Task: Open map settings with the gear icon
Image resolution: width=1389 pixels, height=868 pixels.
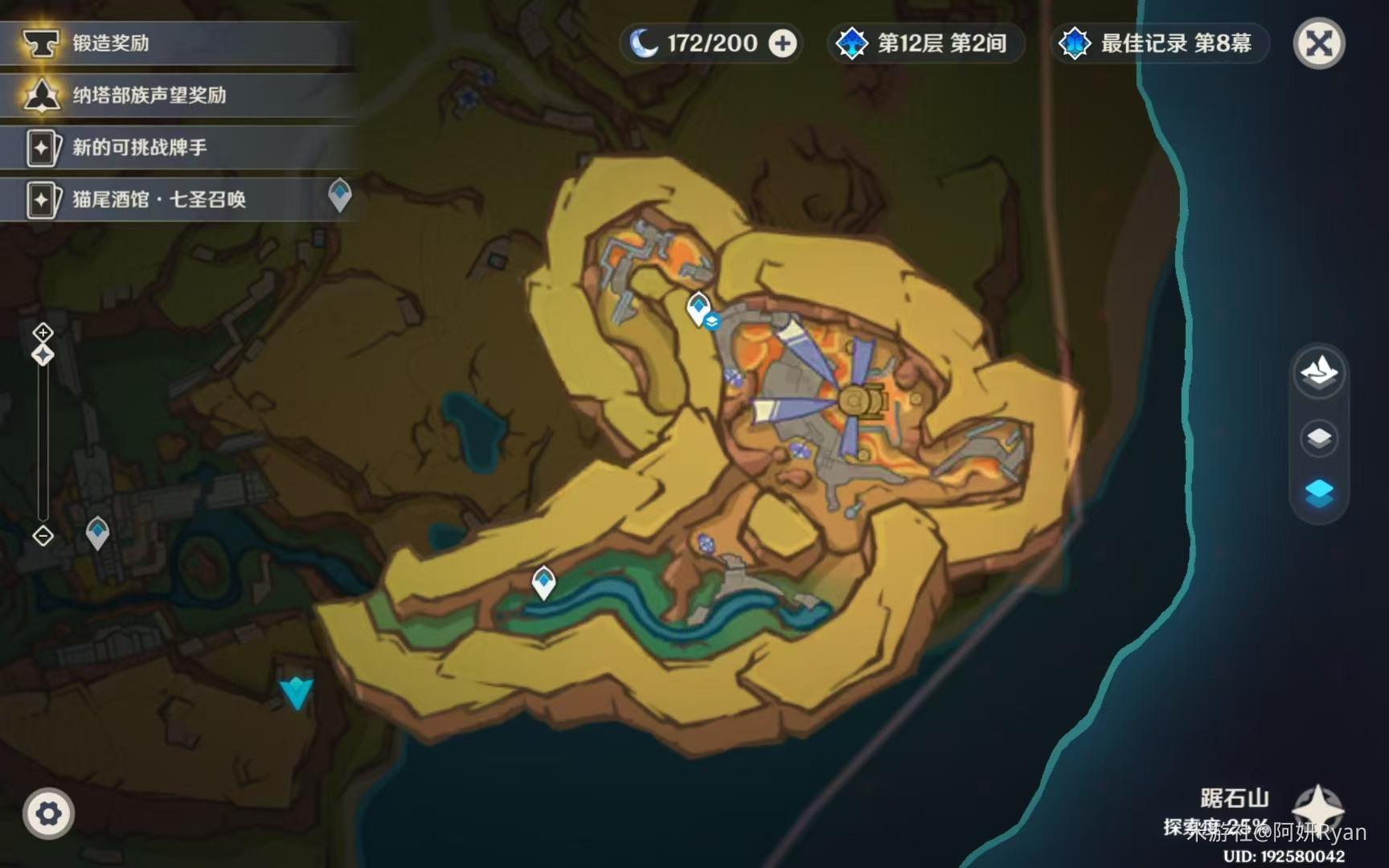Action: [48, 813]
